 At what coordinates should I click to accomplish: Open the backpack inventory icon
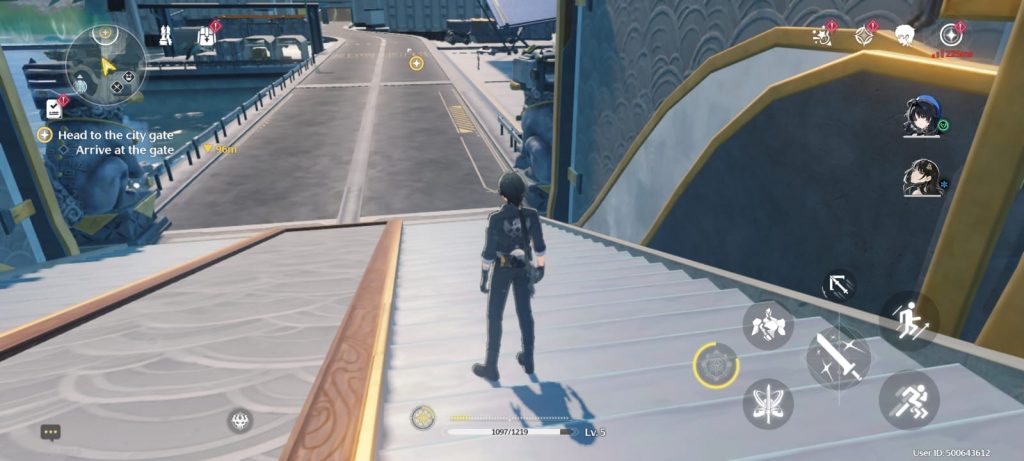(207, 36)
